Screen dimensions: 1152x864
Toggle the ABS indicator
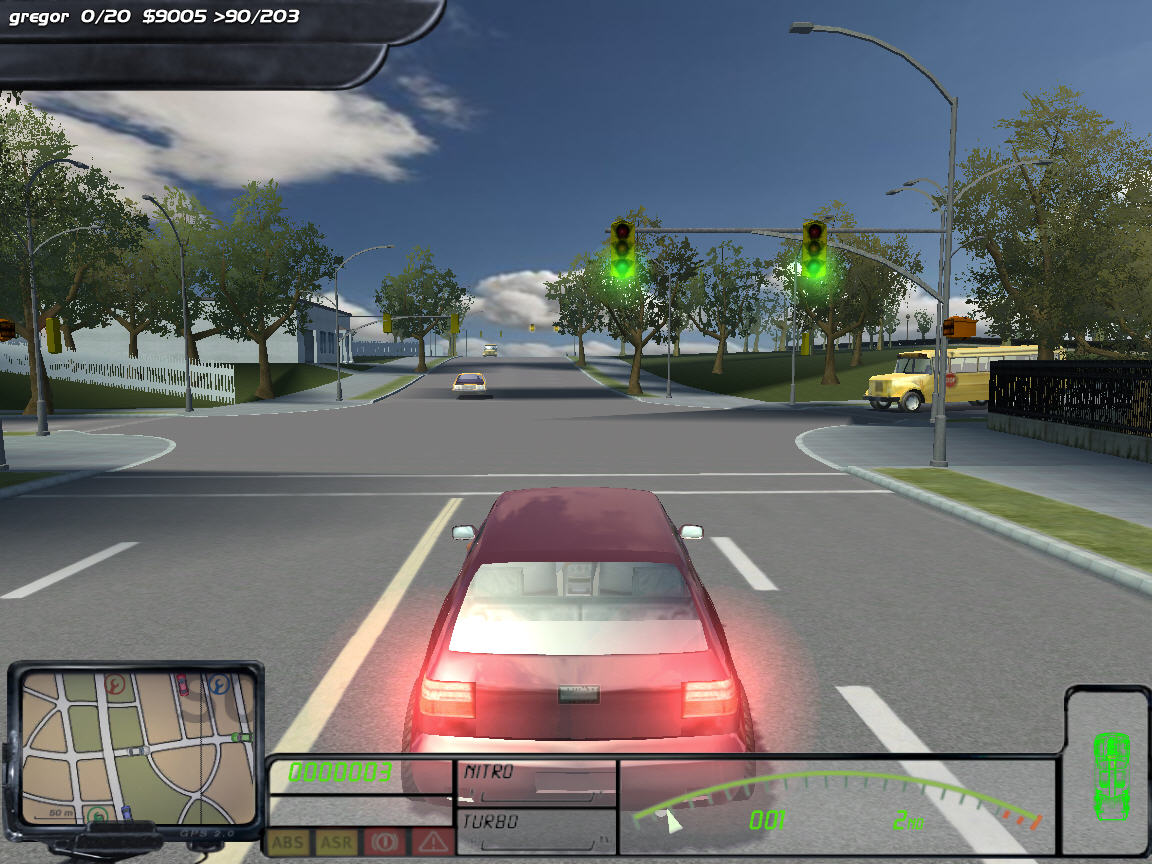coord(287,842)
